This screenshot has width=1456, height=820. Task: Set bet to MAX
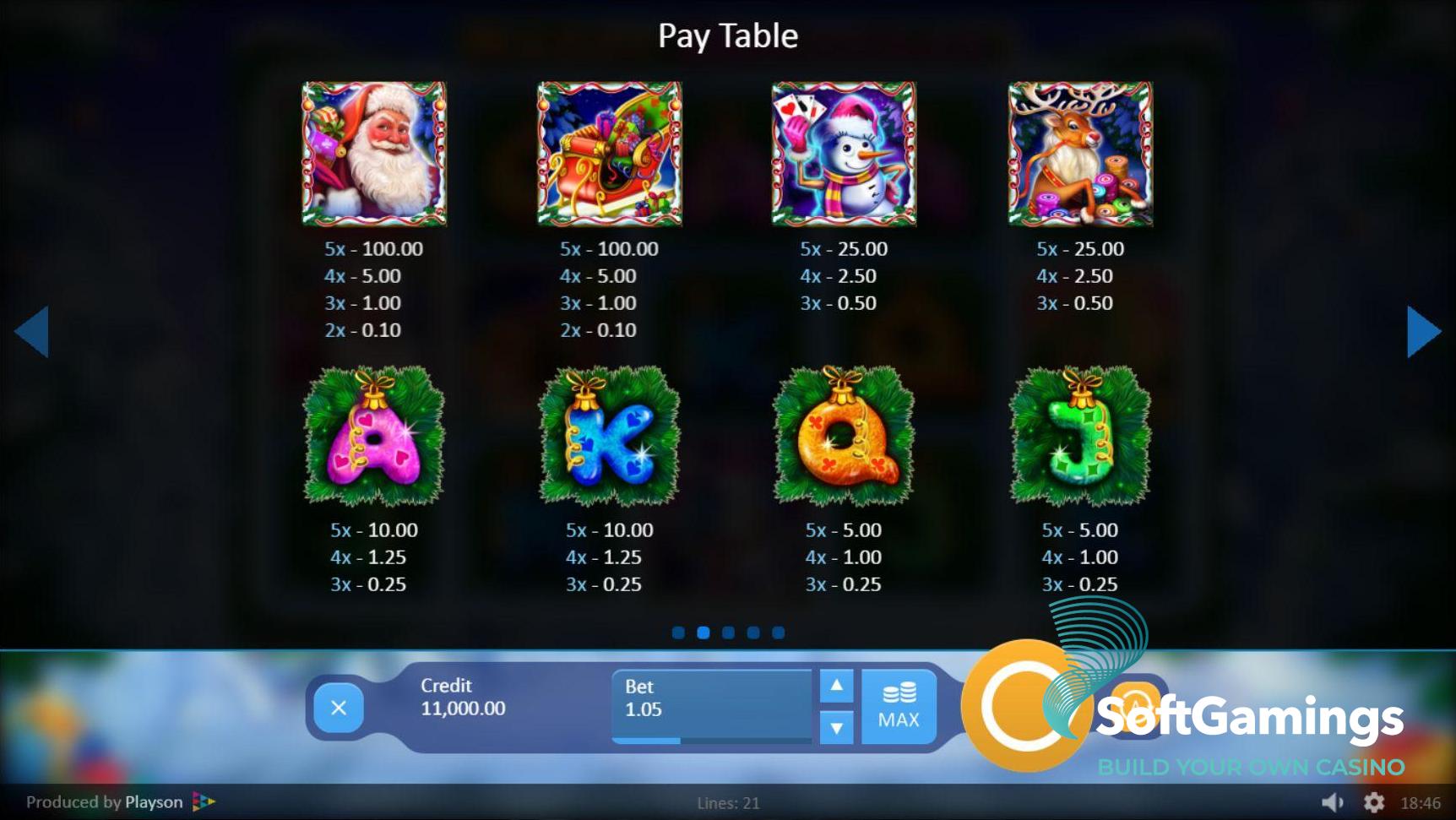click(x=899, y=707)
